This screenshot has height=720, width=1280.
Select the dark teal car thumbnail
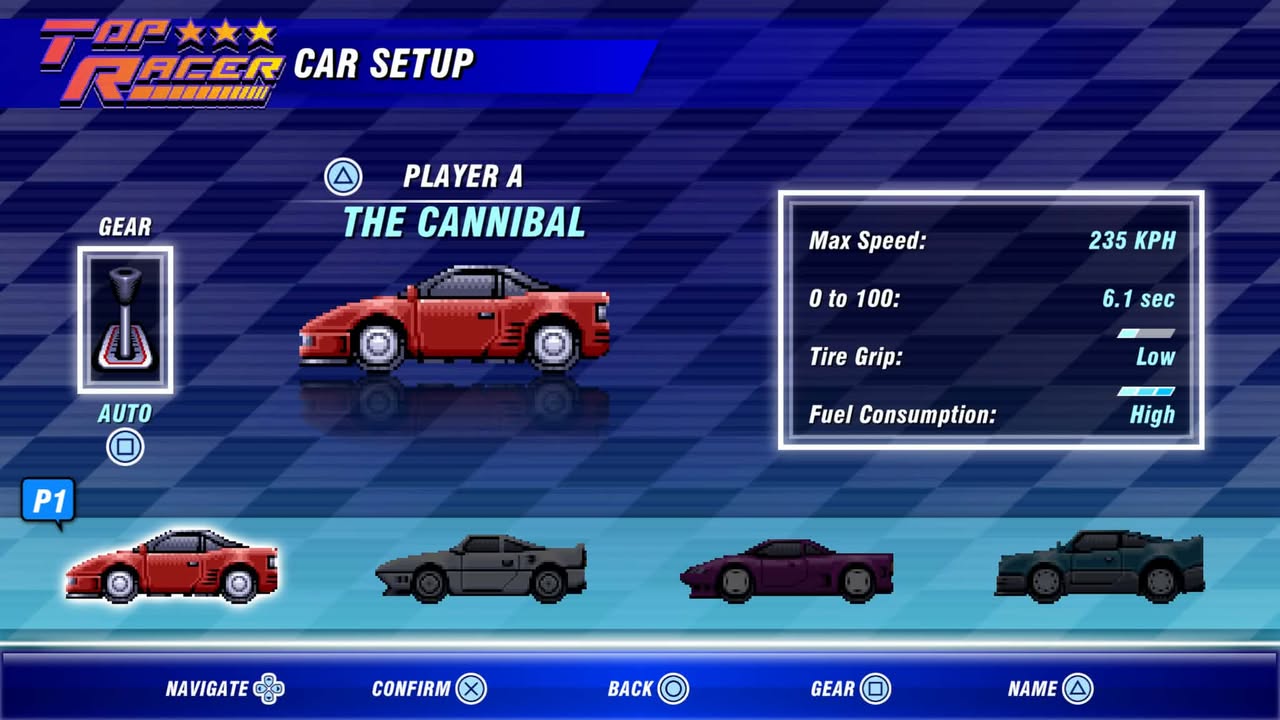tap(1100, 565)
